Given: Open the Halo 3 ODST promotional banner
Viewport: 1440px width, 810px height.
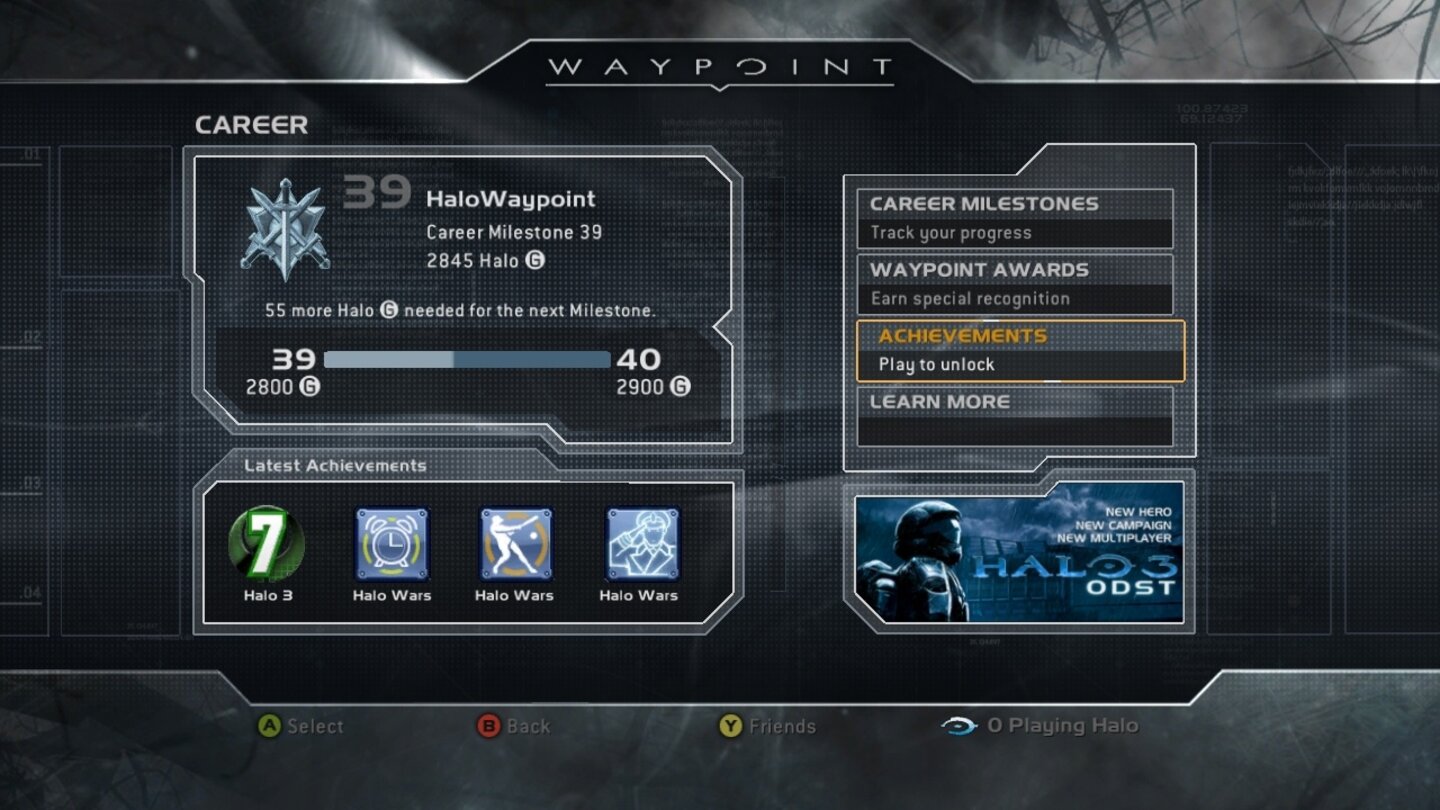Looking at the screenshot, I should point(1020,558).
